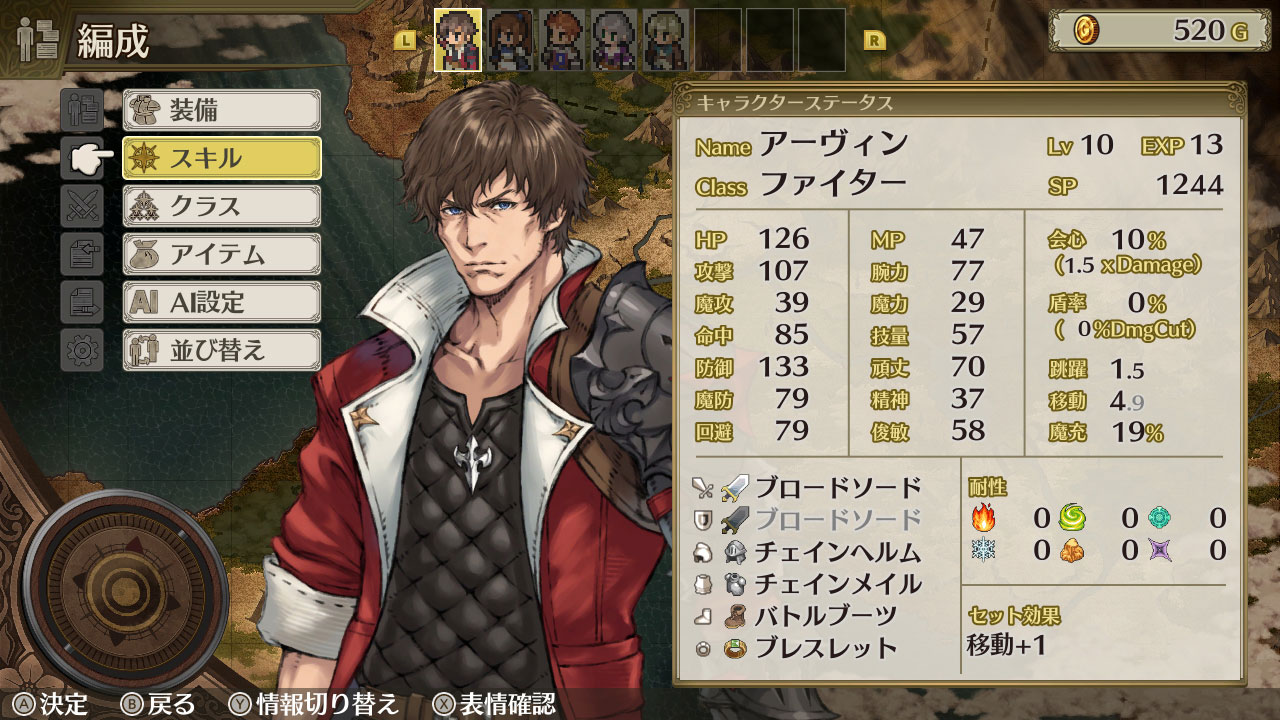The width and height of the screenshot is (1280, 720).
Task: Choose the クラス class option
Action: [221, 206]
